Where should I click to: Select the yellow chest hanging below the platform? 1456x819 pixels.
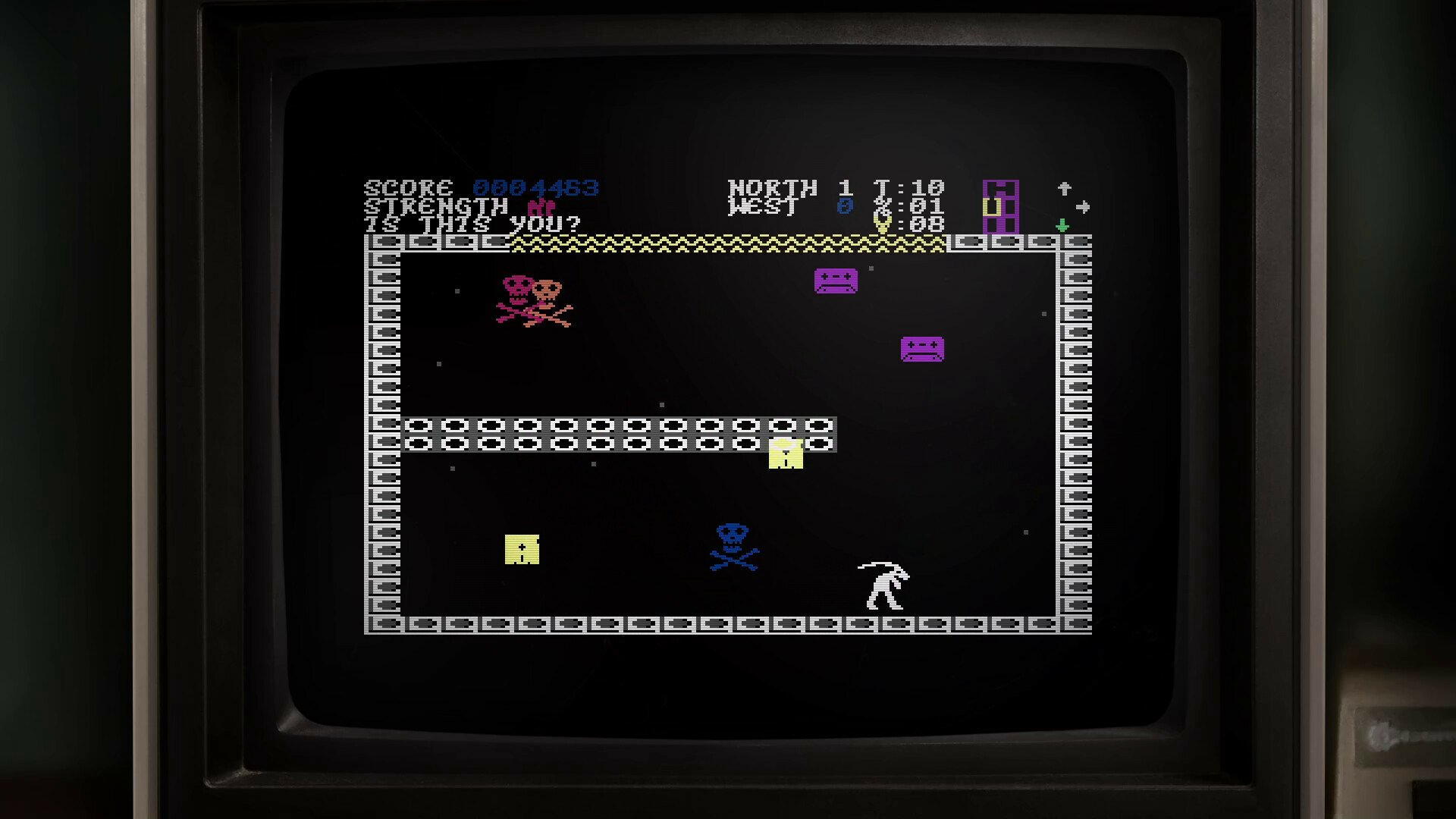point(785,453)
